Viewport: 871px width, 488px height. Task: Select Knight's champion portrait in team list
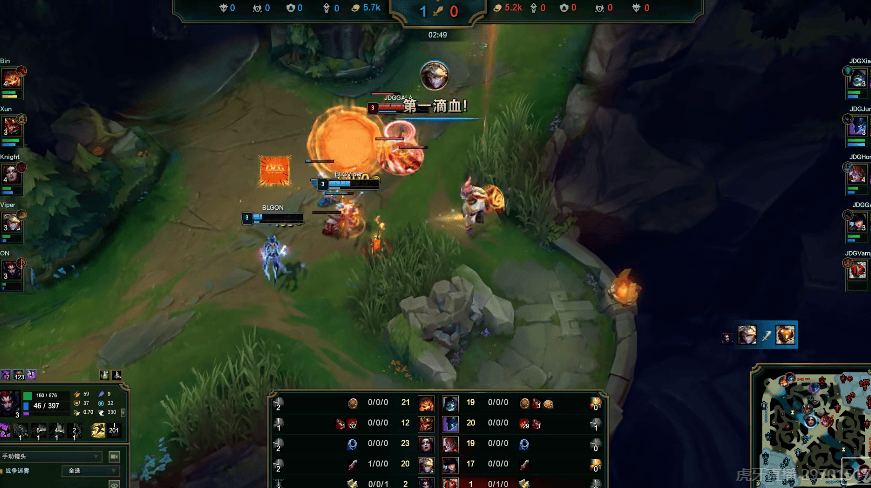pos(11,174)
